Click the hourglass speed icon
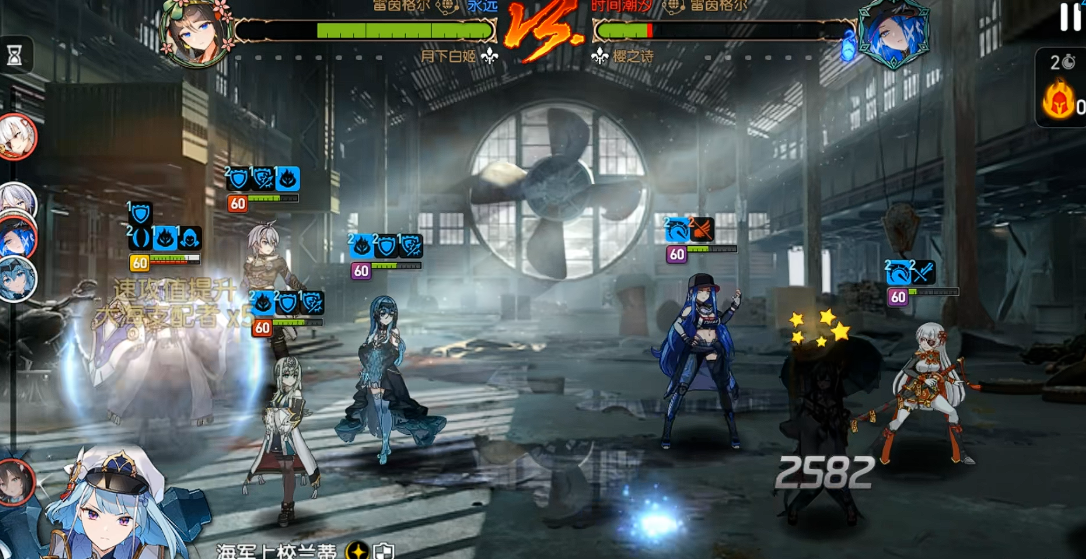Image resolution: width=1086 pixels, height=559 pixels. pos(15,57)
